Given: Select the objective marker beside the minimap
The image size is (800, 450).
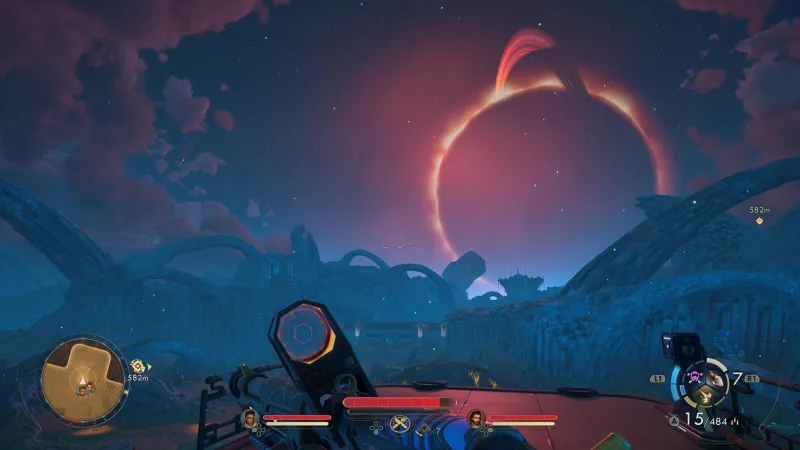Looking at the screenshot, I should pyautogui.click(x=136, y=366).
